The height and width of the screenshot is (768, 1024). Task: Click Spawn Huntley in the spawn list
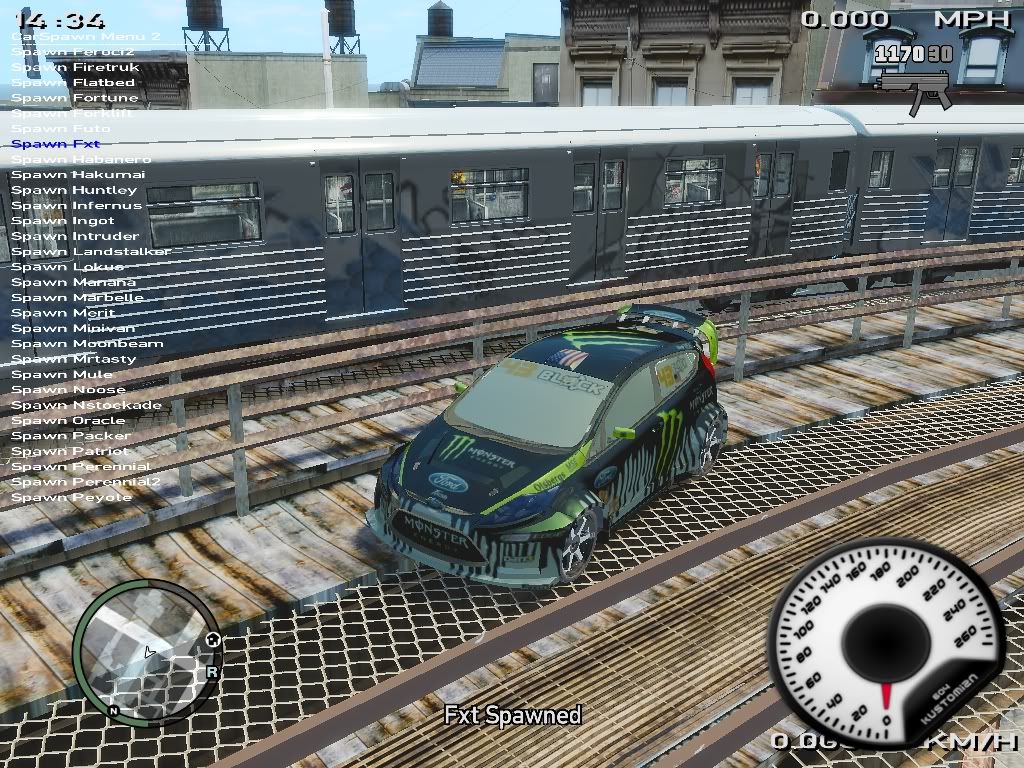74,190
